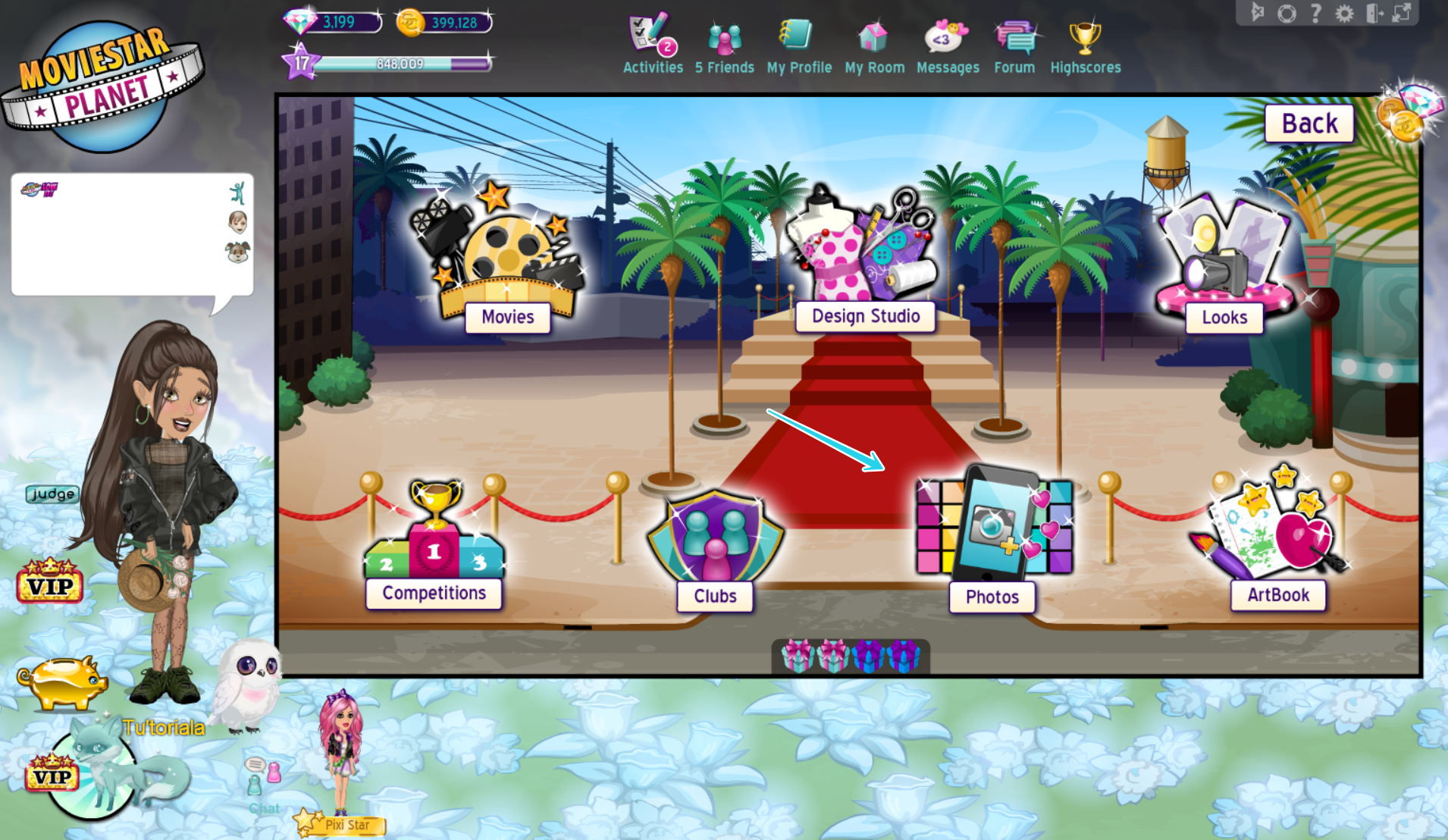Open the ArtBook icon
1448x840 pixels.
(1274, 523)
